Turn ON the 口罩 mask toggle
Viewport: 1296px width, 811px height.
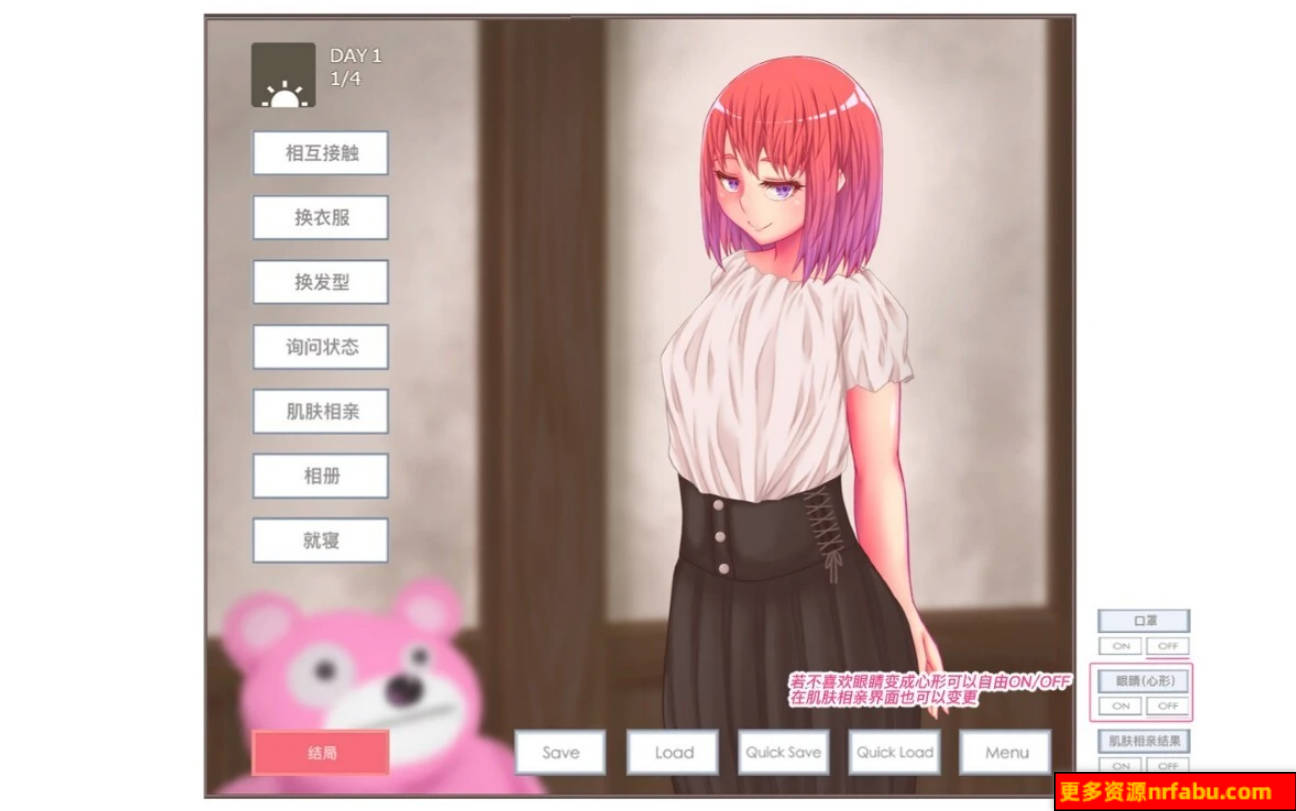pos(1120,648)
